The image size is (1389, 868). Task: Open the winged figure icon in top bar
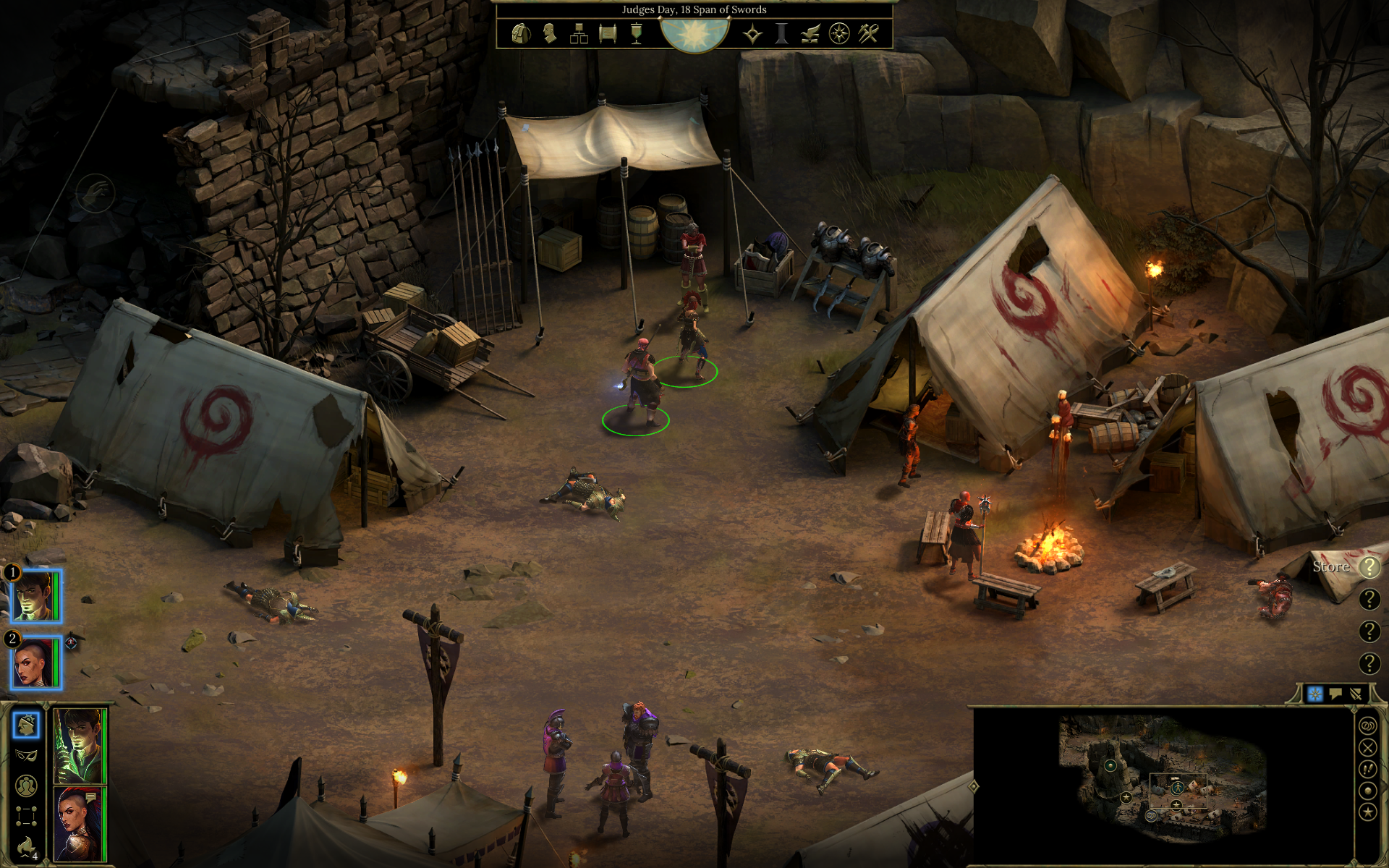point(810,33)
